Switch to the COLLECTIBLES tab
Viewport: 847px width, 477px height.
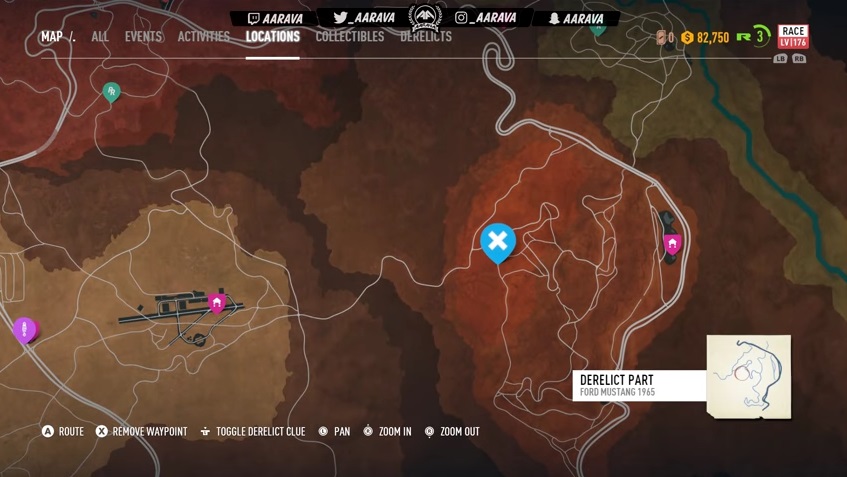click(350, 37)
